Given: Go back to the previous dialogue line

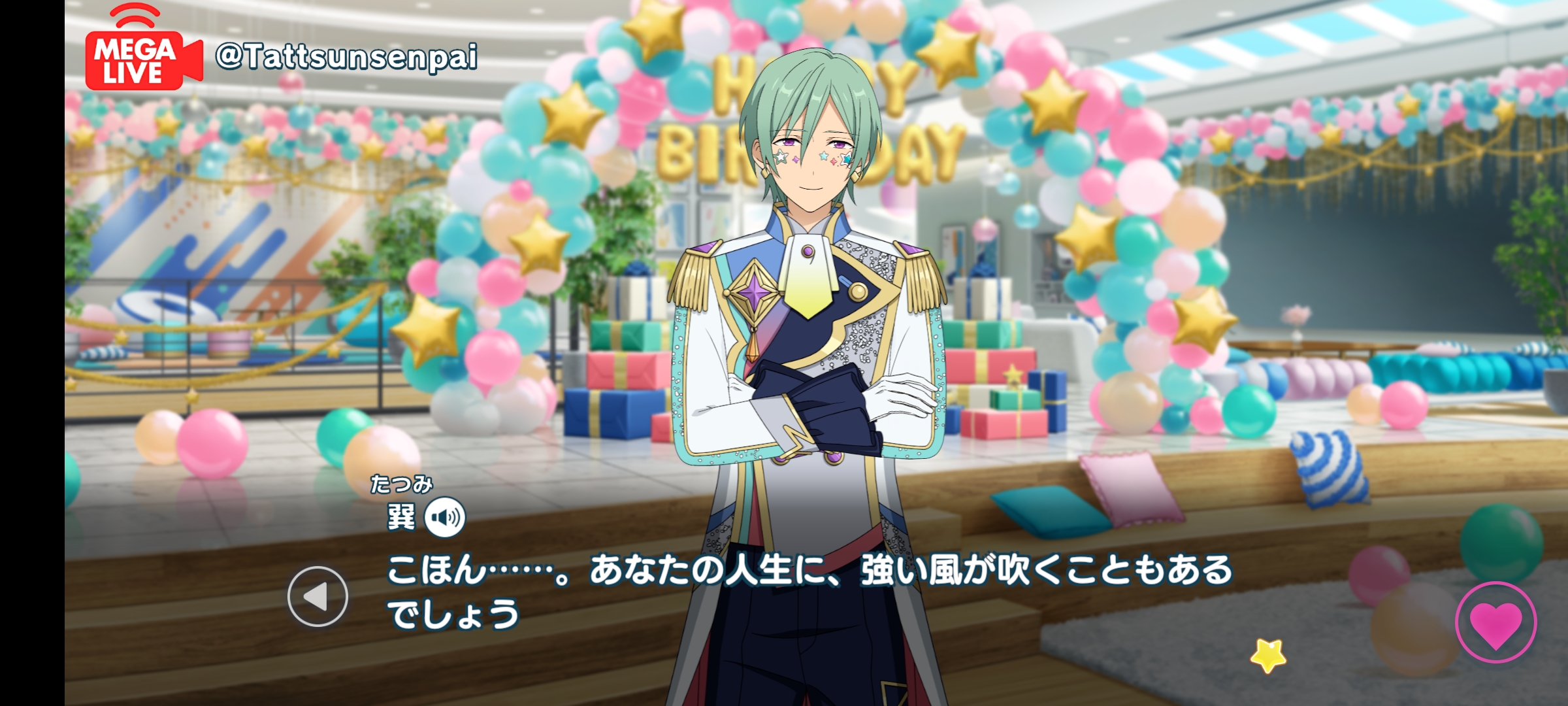Looking at the screenshot, I should click(318, 596).
